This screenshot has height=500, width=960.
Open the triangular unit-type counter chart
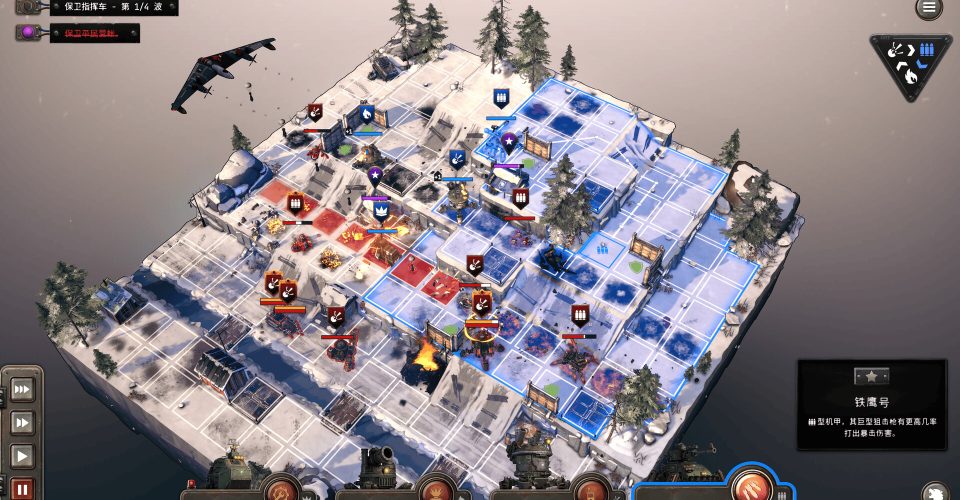click(x=910, y=64)
